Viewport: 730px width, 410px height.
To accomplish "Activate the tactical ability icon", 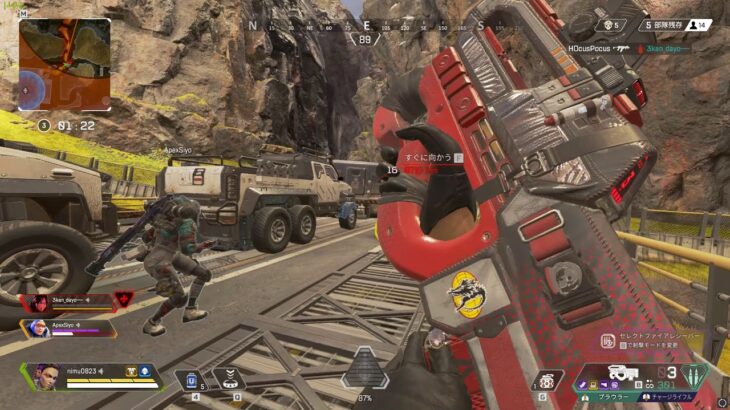I will click(228, 379).
